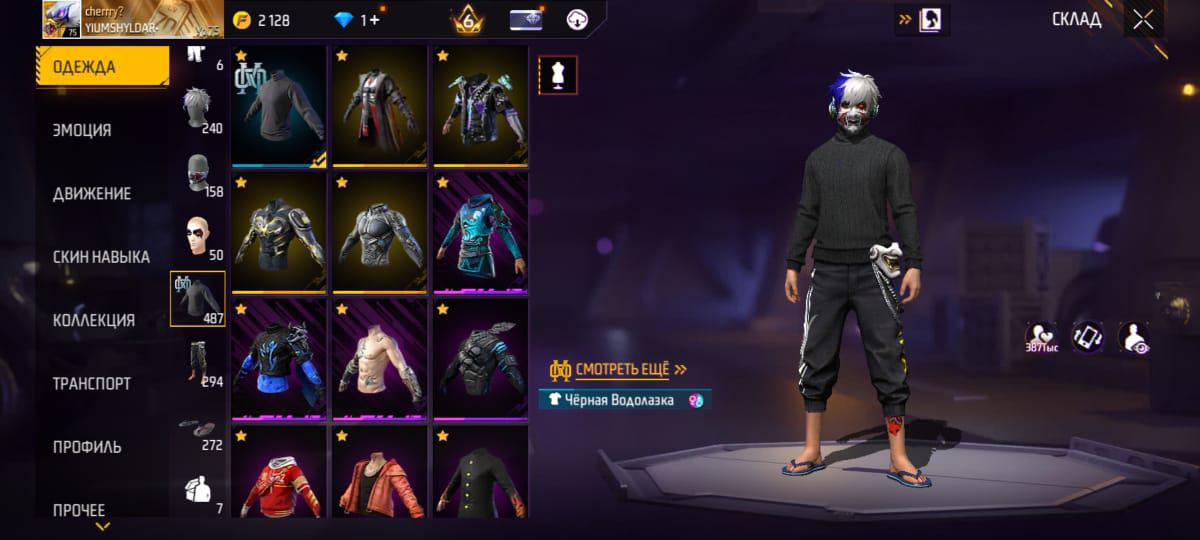
Task: Open the pants subcategory with 294 items
Action: [197, 362]
